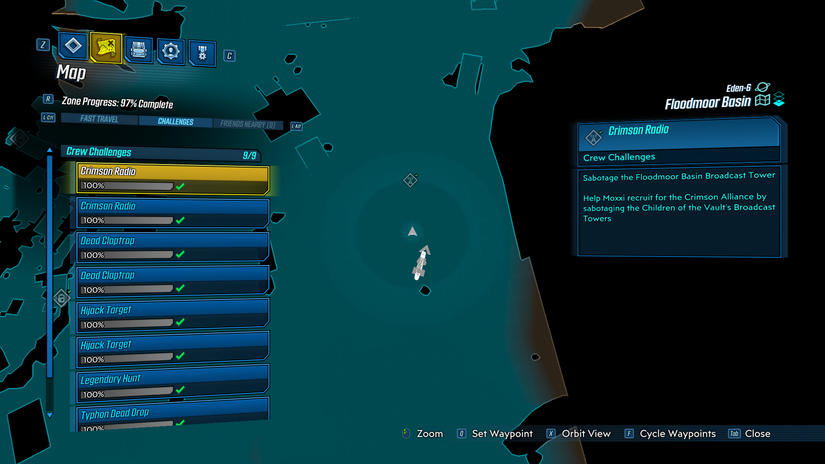Select the yellow Map tab icon
825x464 pixels.
pyautogui.click(x=105, y=45)
